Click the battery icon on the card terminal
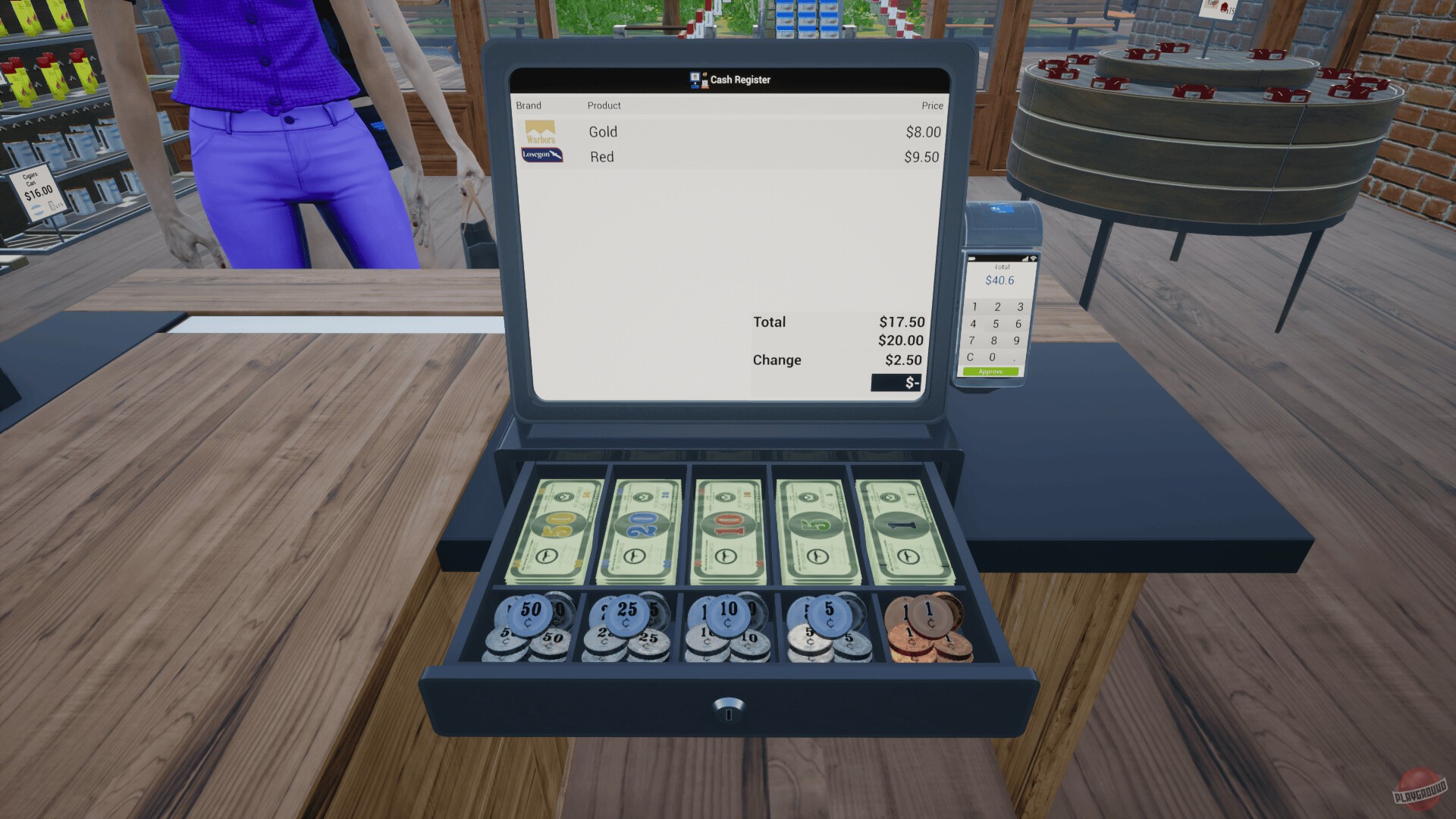1456x819 pixels. pyautogui.click(x=971, y=258)
